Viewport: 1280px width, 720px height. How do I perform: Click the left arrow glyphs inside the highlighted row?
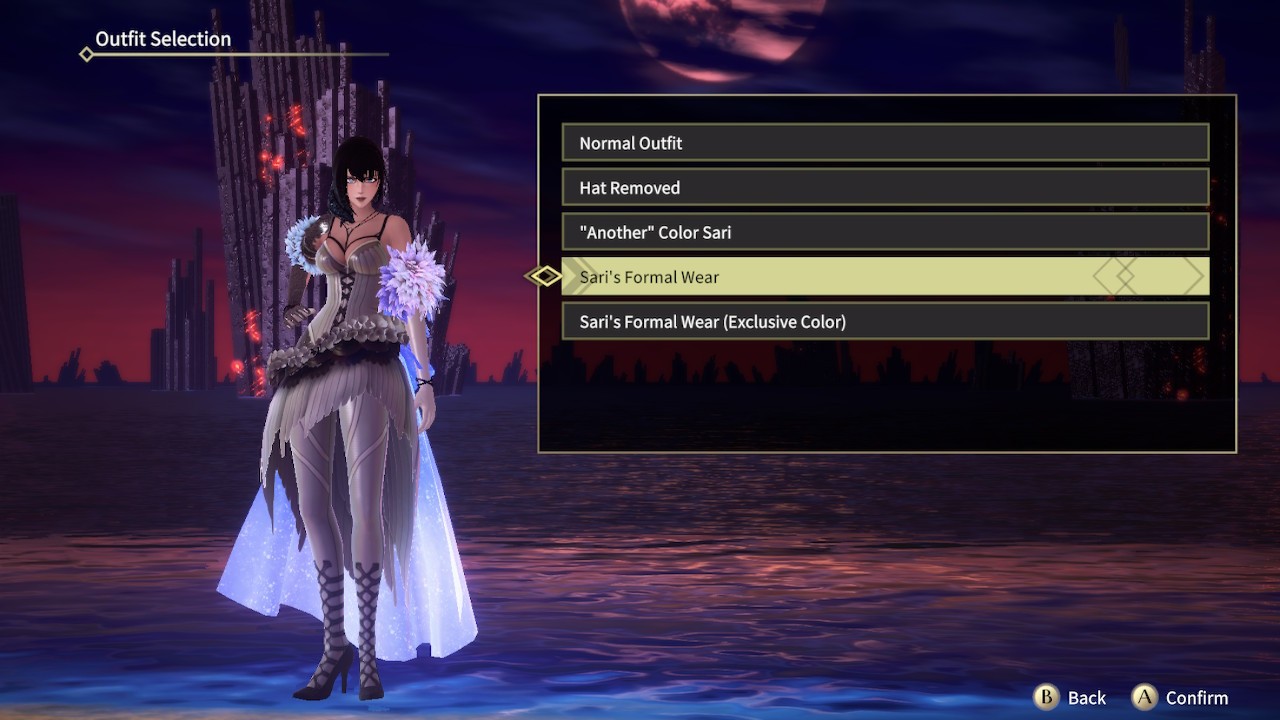click(x=1115, y=276)
